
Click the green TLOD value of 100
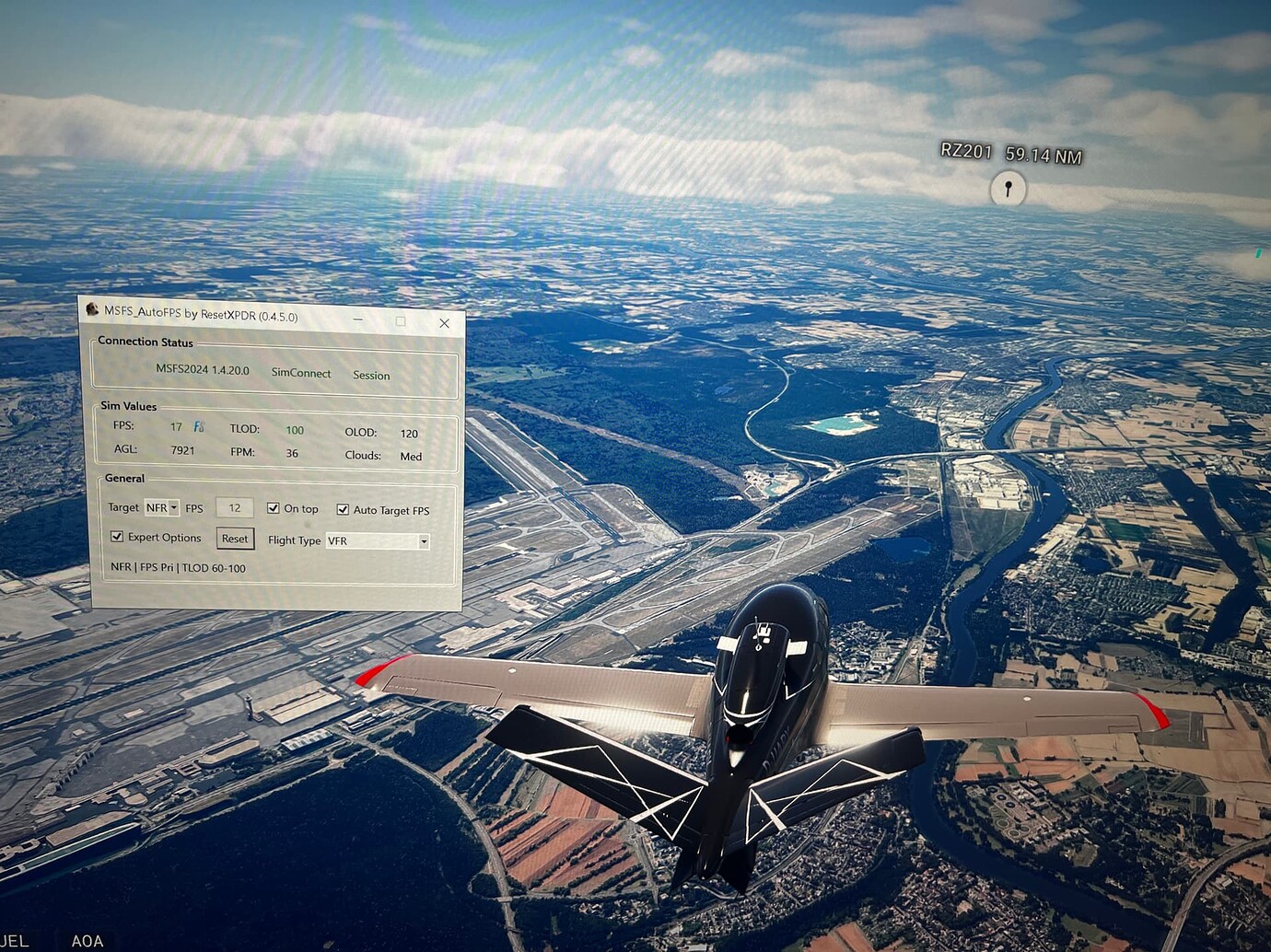[295, 429]
